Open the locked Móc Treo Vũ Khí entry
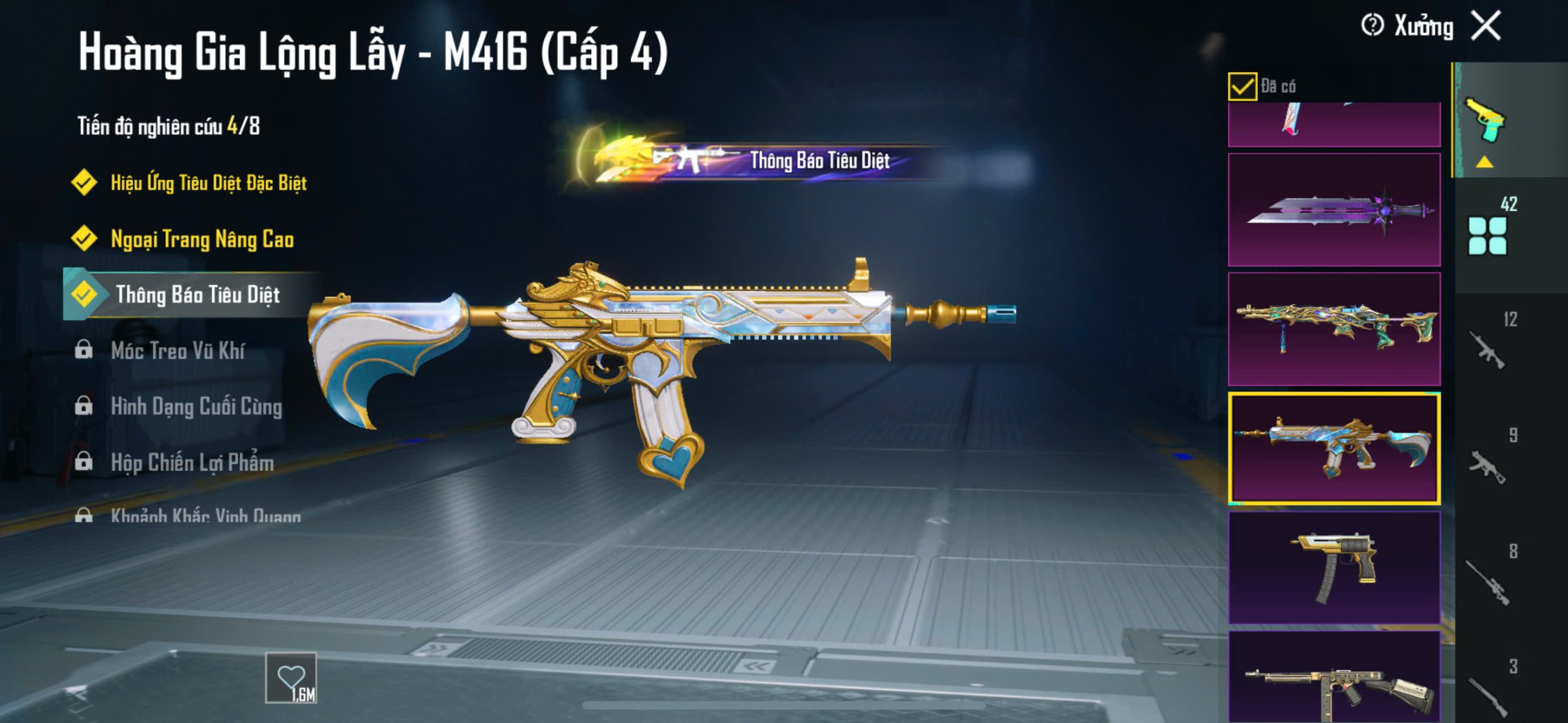Image resolution: width=1568 pixels, height=723 pixels. click(178, 351)
